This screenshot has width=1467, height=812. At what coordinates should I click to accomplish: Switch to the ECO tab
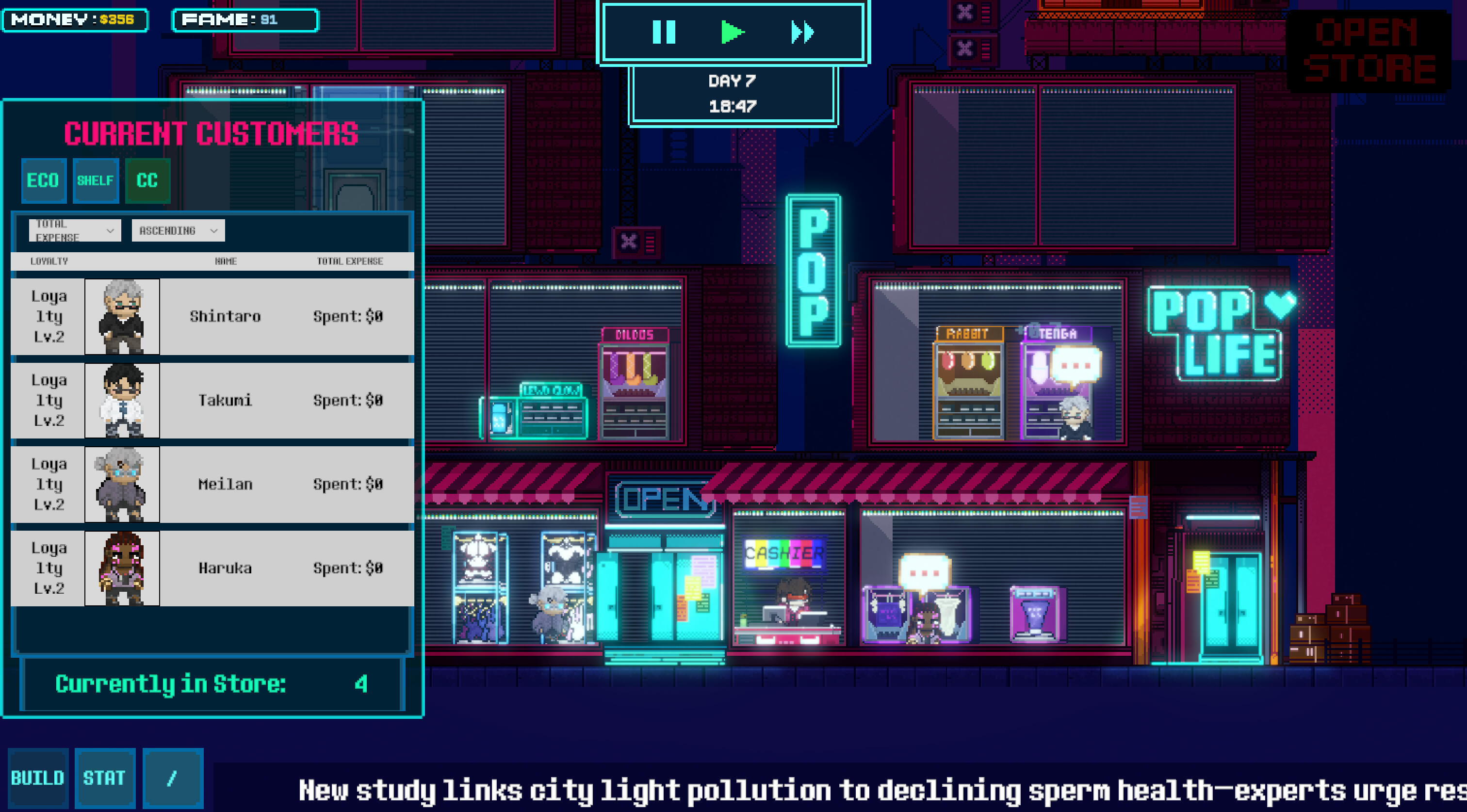point(43,180)
